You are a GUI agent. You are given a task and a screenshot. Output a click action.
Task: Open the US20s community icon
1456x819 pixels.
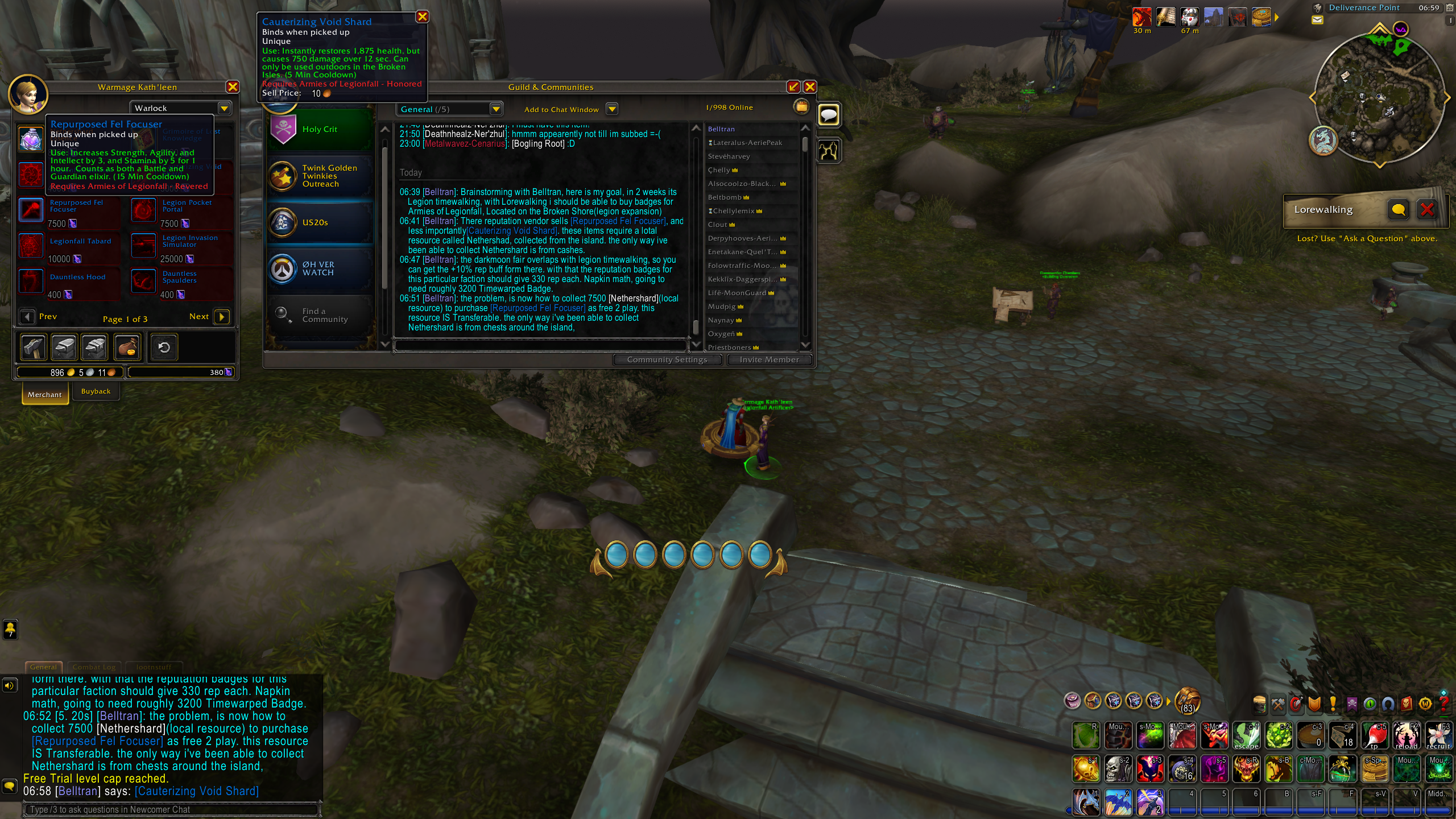[283, 222]
